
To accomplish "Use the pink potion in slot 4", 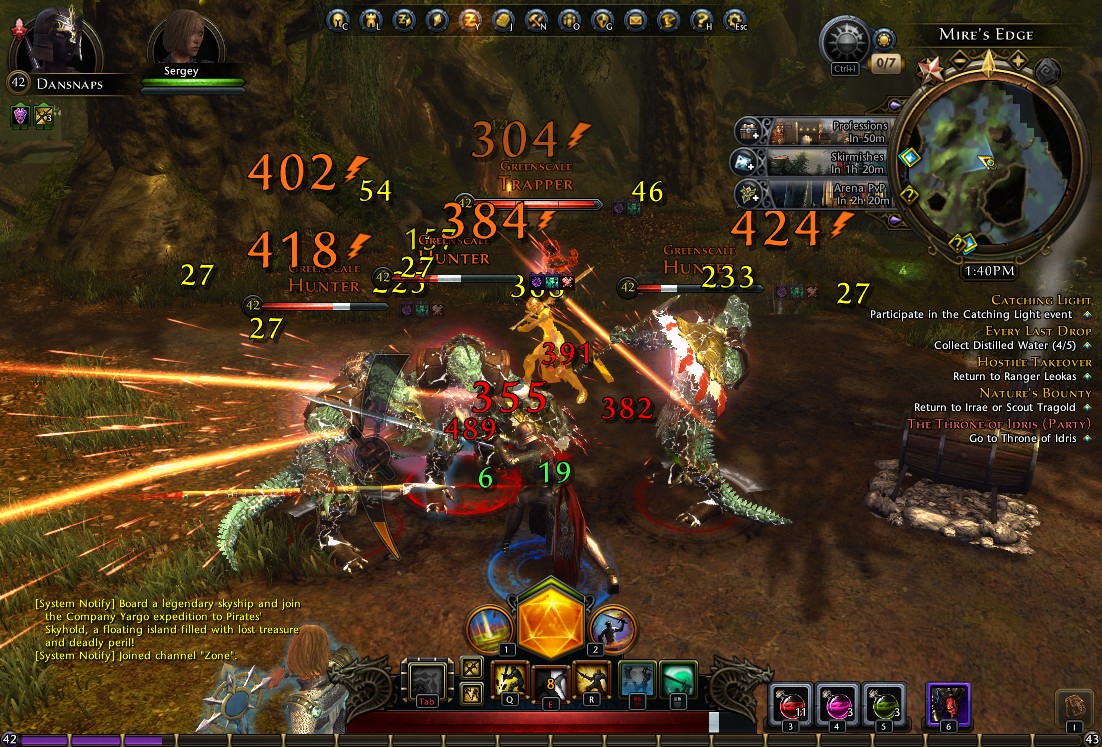I will pyautogui.click(x=837, y=704).
